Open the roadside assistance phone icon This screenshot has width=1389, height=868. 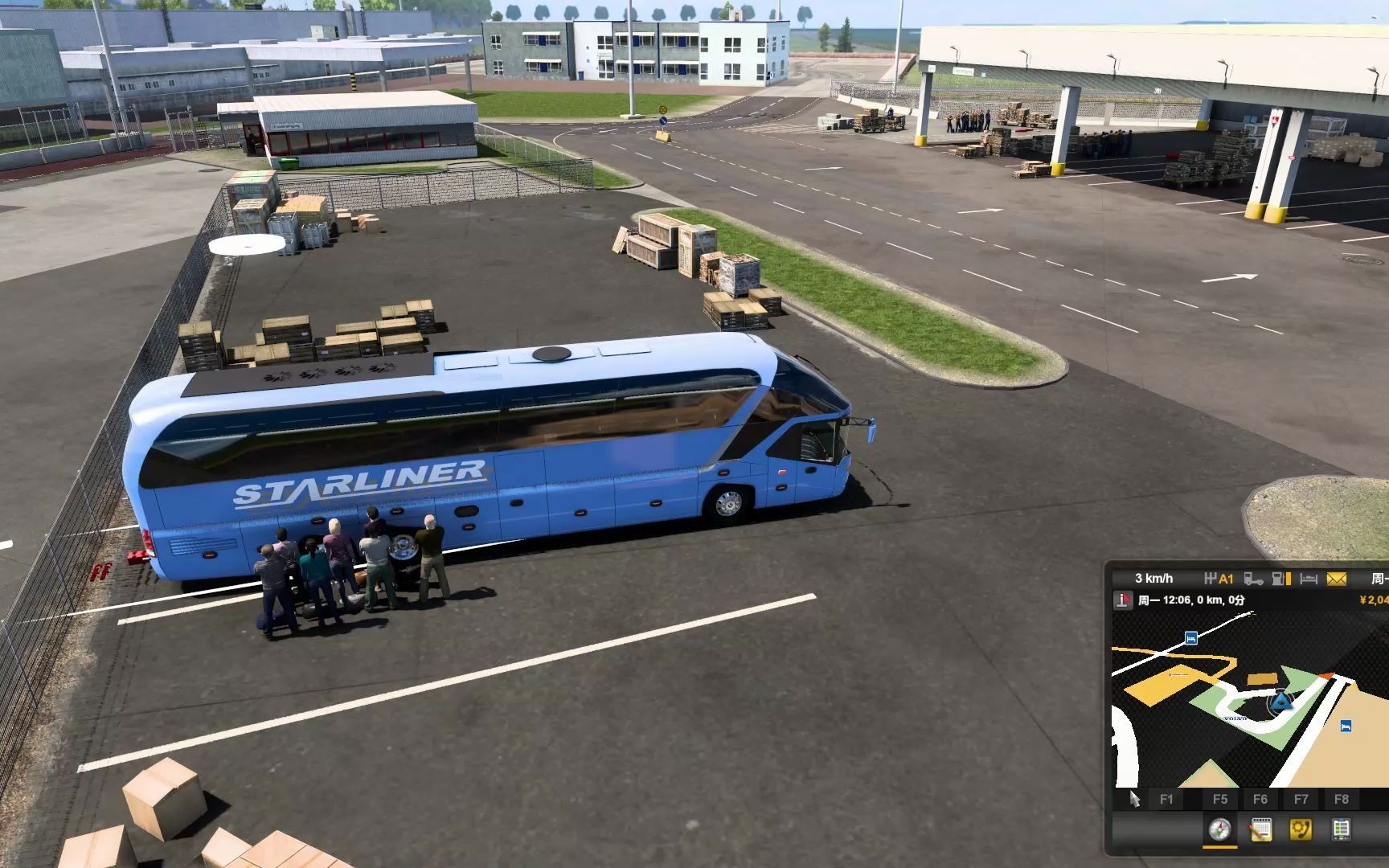tap(1301, 829)
